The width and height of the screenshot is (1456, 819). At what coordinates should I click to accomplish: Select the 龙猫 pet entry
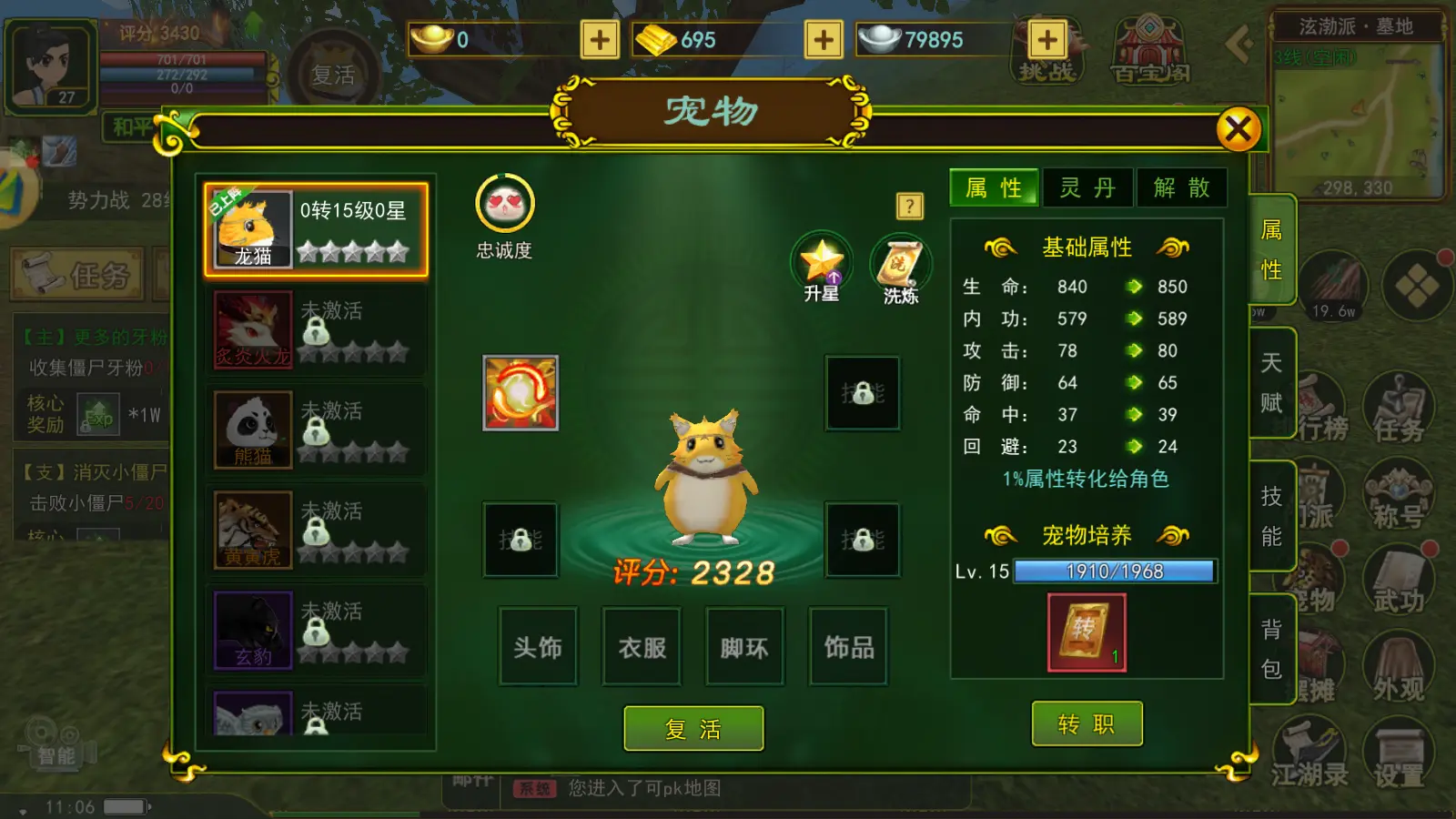(x=316, y=229)
